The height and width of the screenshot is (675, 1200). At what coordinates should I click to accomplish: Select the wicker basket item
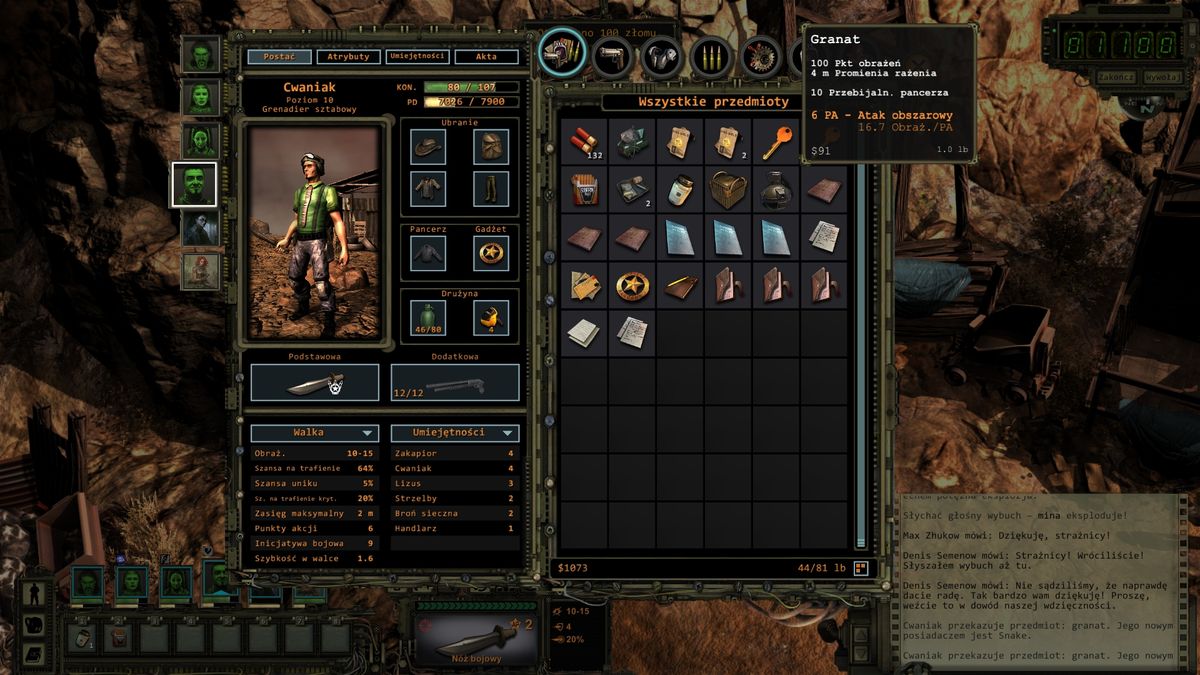tap(729, 190)
